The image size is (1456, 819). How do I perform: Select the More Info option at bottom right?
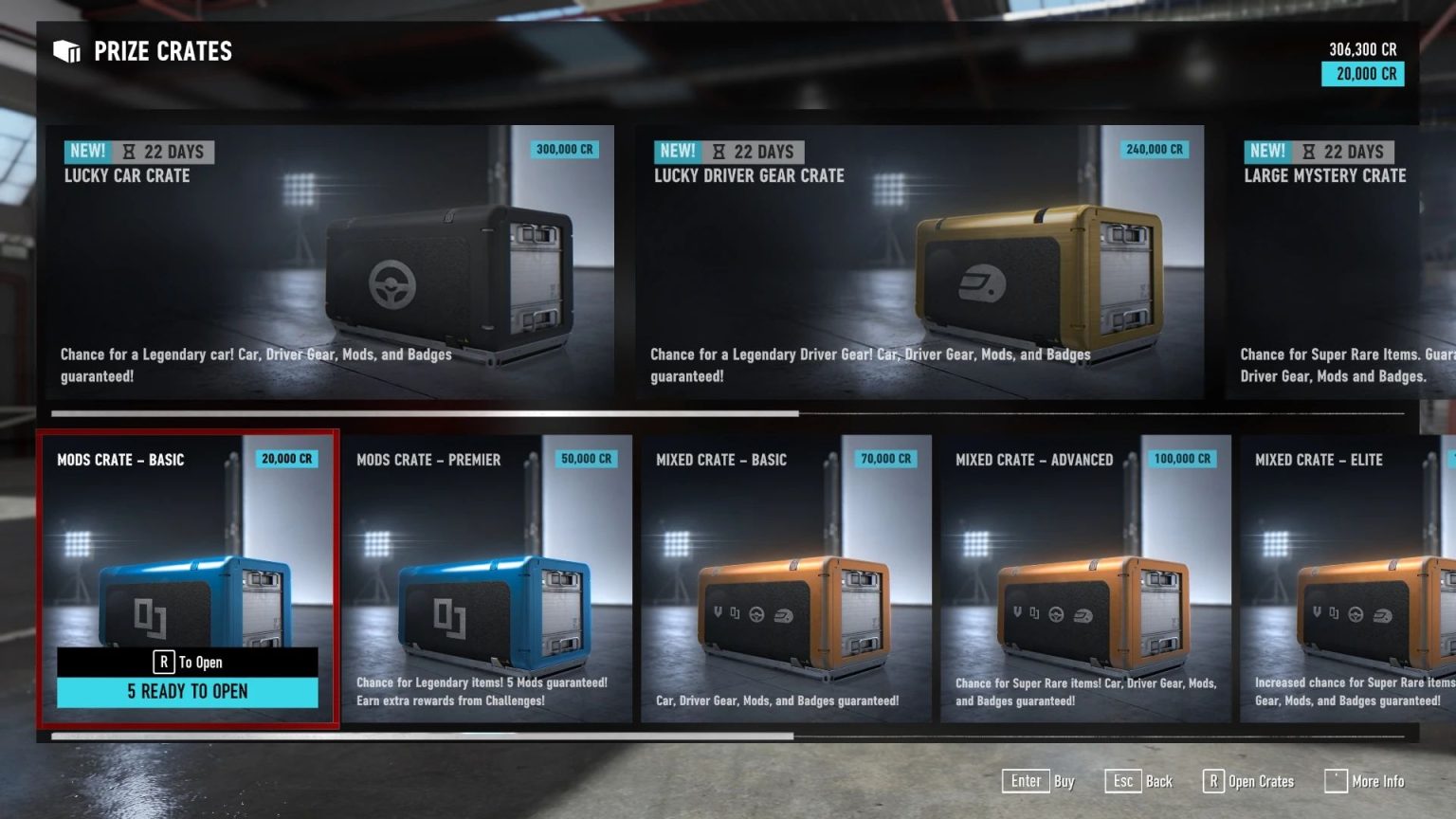click(1380, 781)
